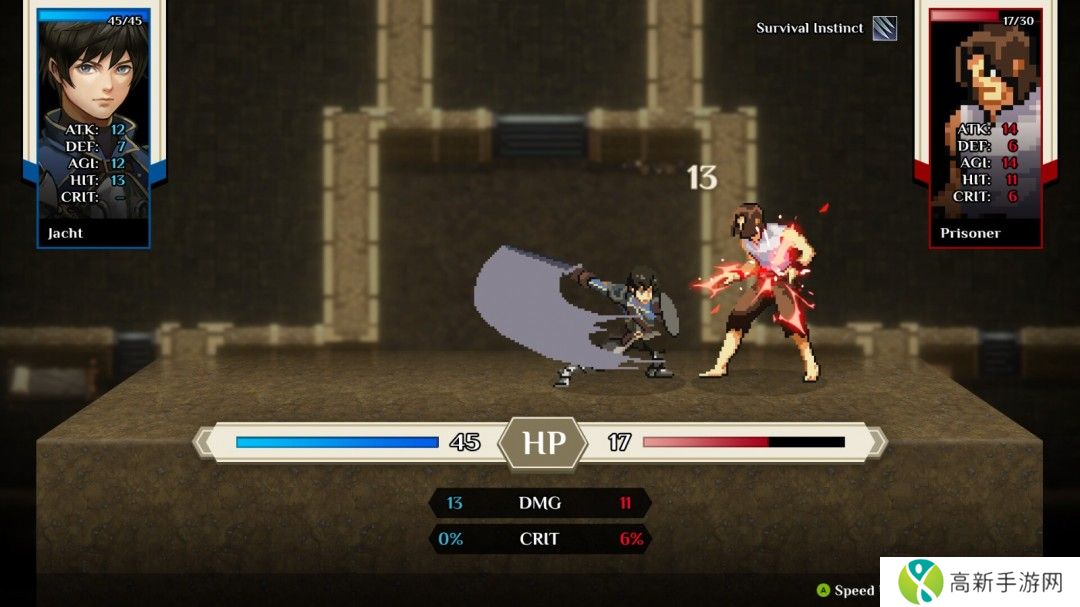Inspect the Prisoner enemy stat card
Viewport: 1080px width, 607px height.
985,127
